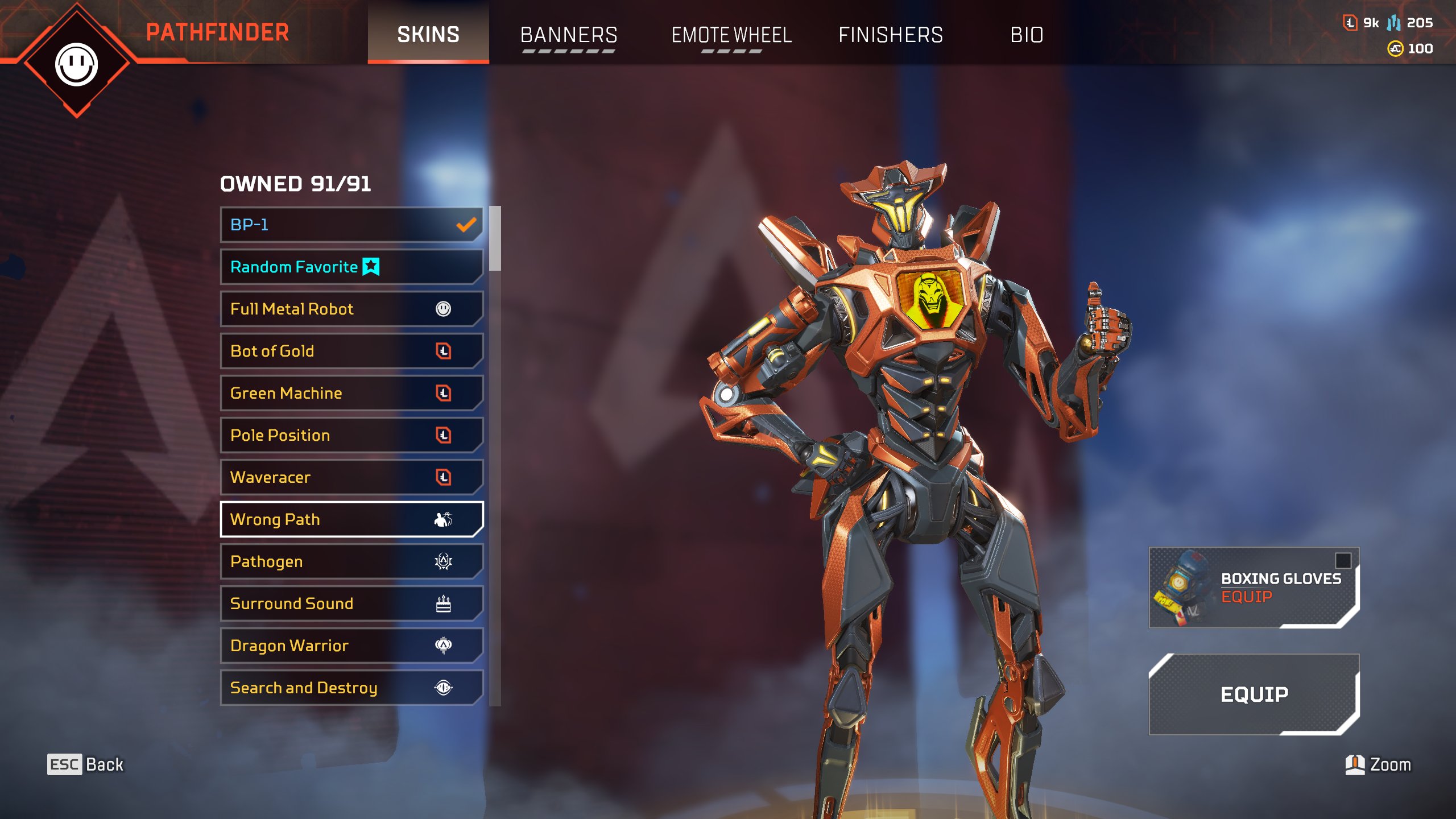Click the Wrong Path skin entry
The width and height of the screenshot is (1456, 819).
coord(351,519)
